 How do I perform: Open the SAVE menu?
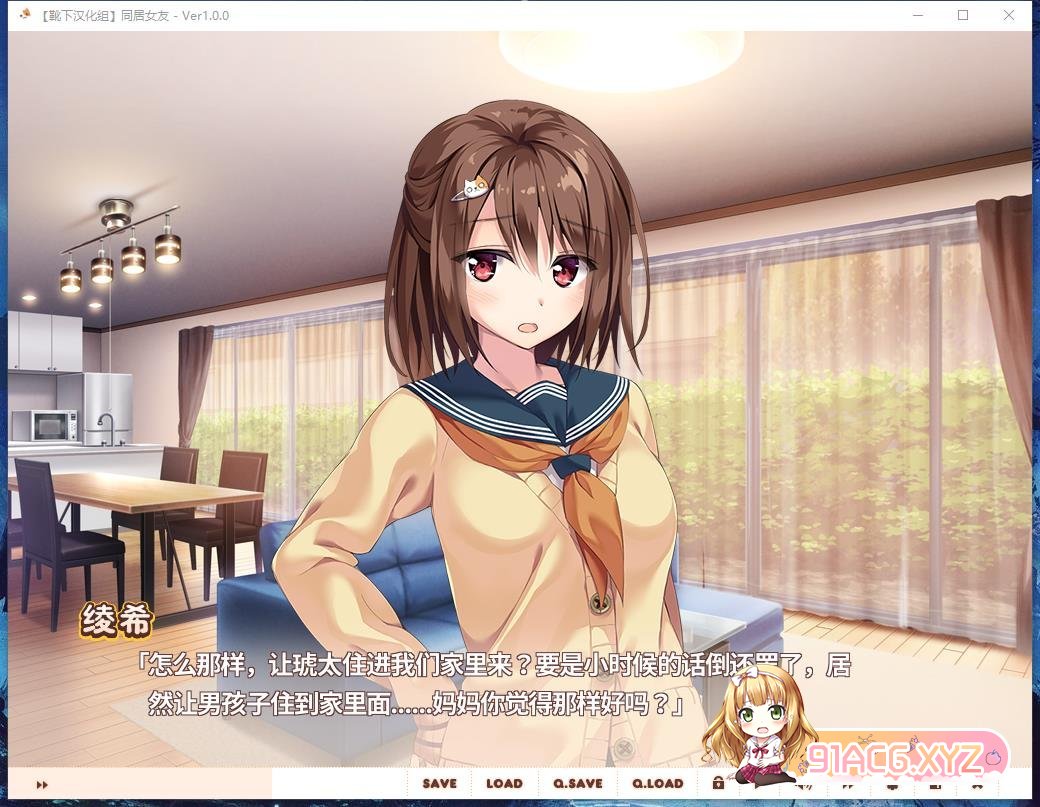coord(439,784)
